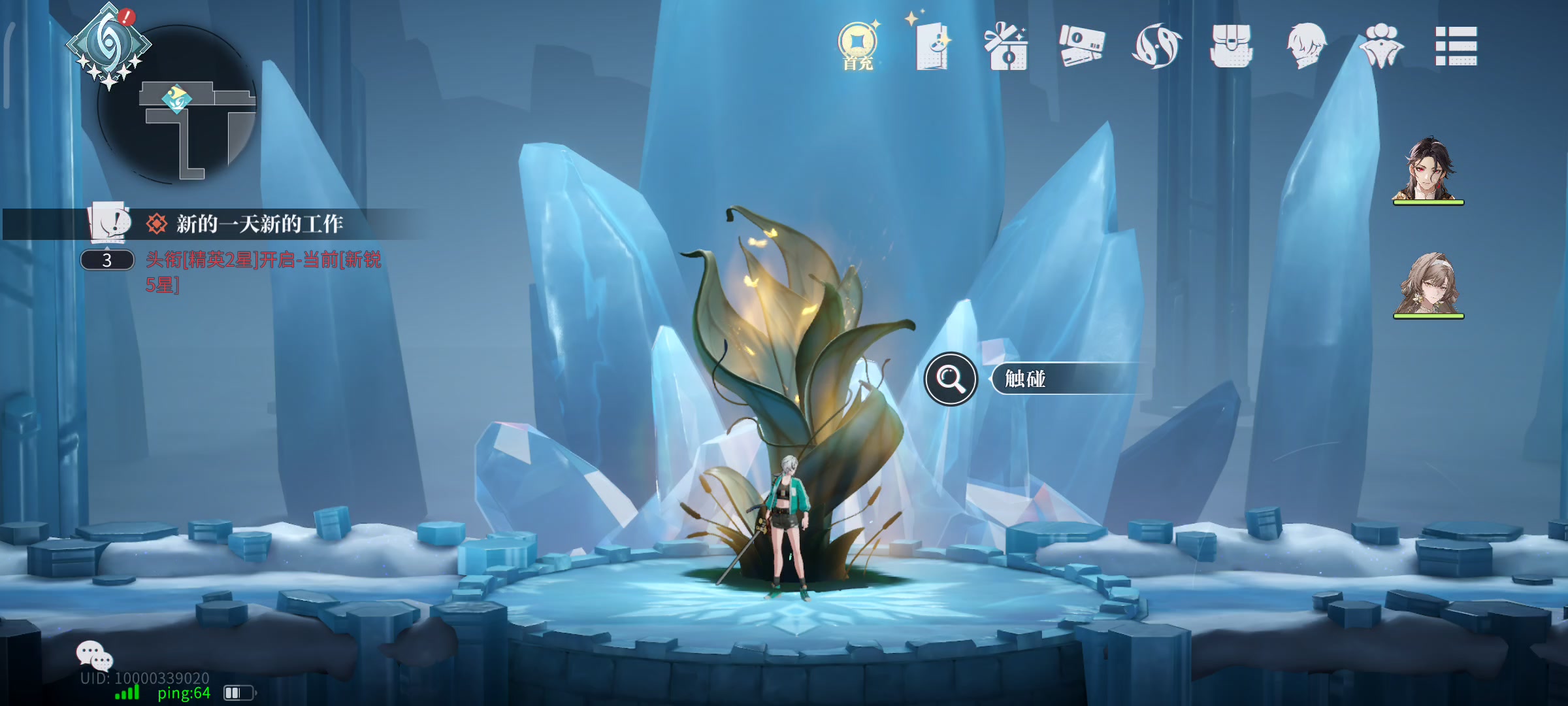
Task: Open the character head profile menu
Action: pyautogui.click(x=1305, y=46)
